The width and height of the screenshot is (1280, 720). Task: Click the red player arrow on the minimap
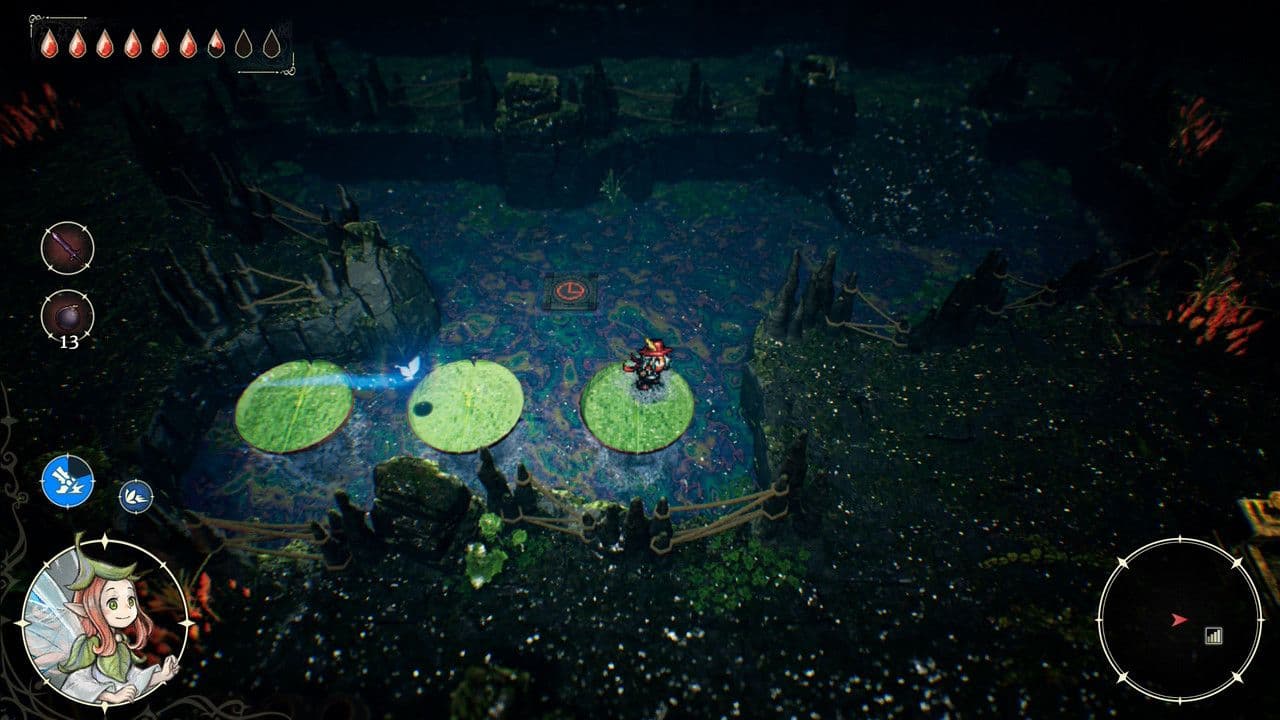coord(1179,619)
